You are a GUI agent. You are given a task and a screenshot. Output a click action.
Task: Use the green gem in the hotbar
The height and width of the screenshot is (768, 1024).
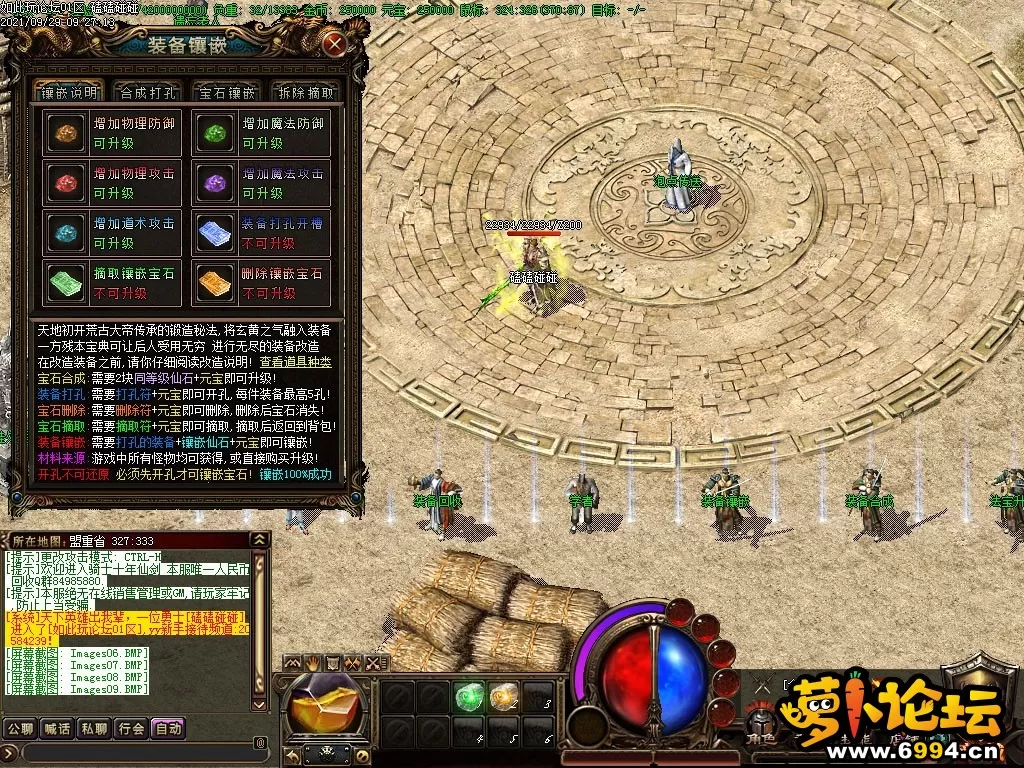coord(468,696)
